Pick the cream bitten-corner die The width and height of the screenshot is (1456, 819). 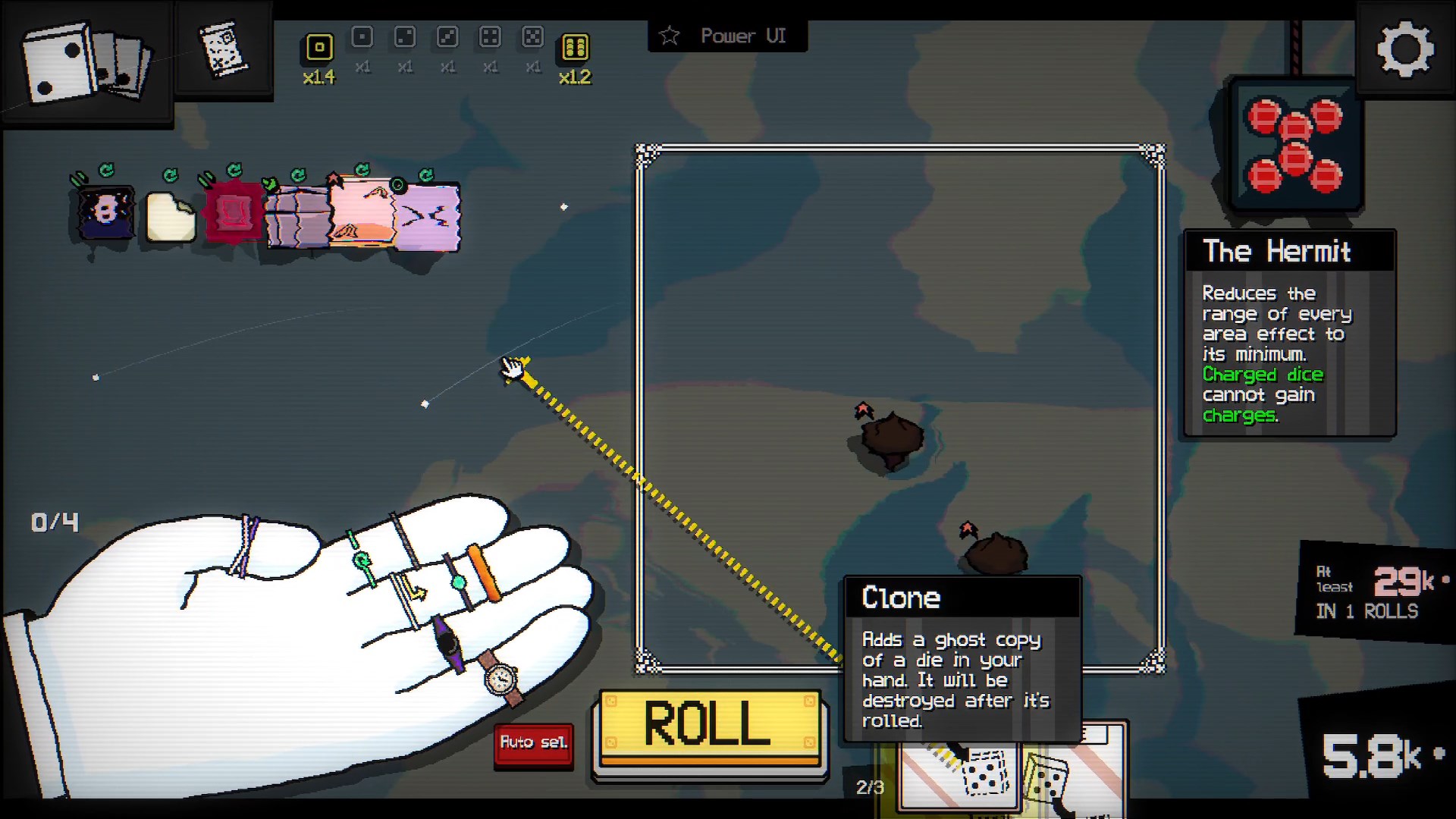(x=170, y=218)
